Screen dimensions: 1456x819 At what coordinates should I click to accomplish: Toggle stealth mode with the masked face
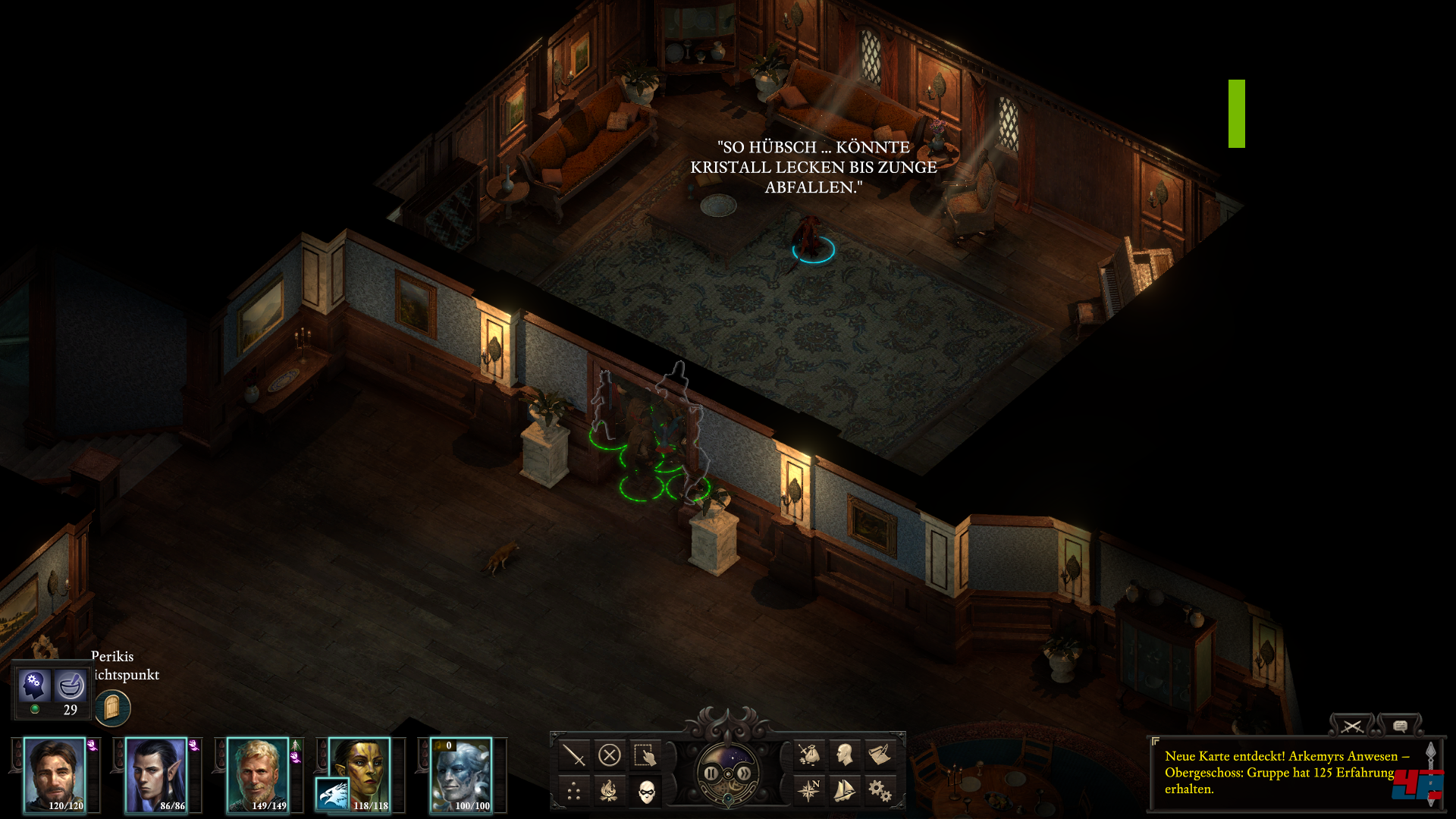tap(646, 792)
